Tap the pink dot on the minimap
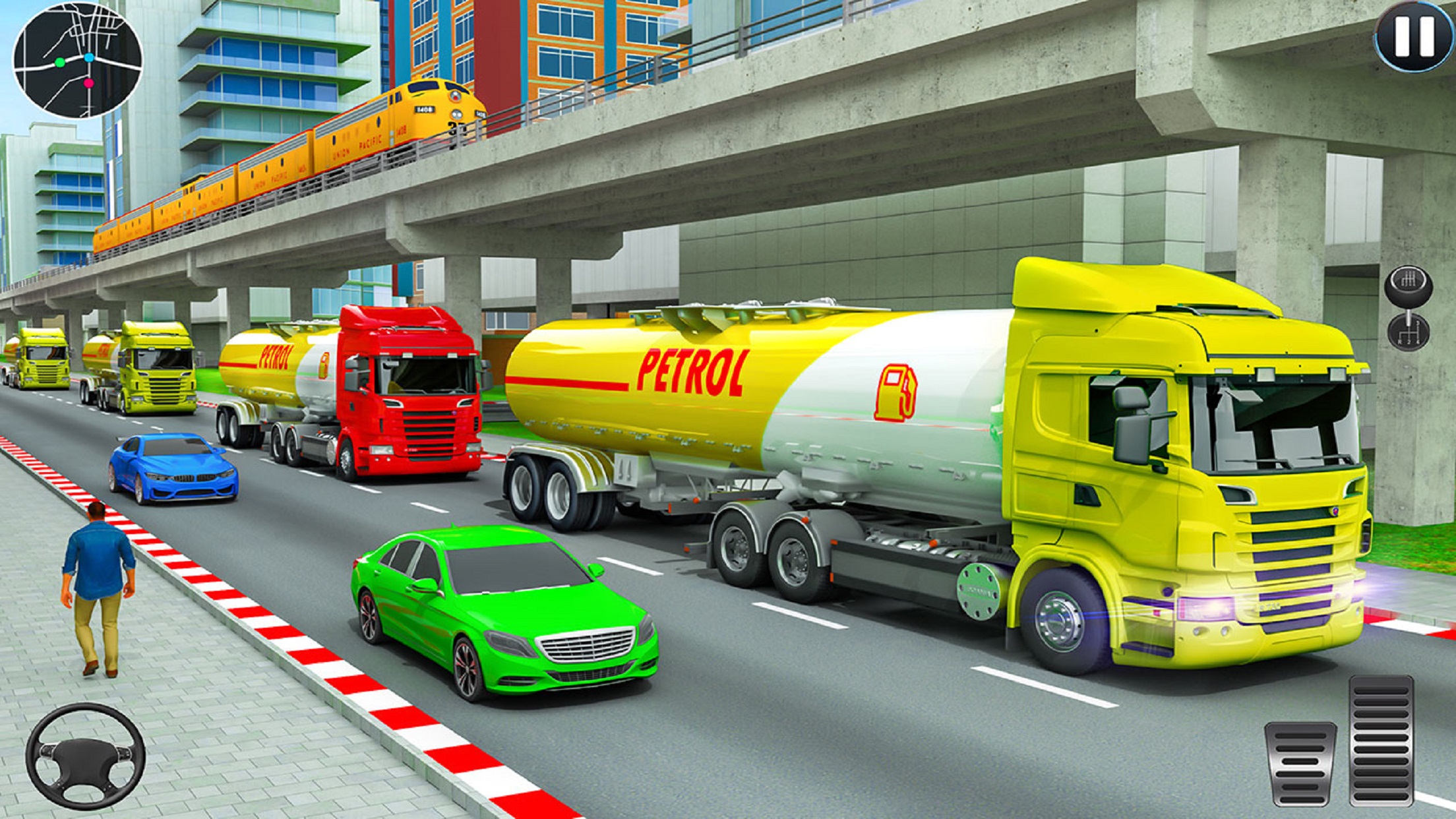1456x819 pixels. (x=88, y=83)
